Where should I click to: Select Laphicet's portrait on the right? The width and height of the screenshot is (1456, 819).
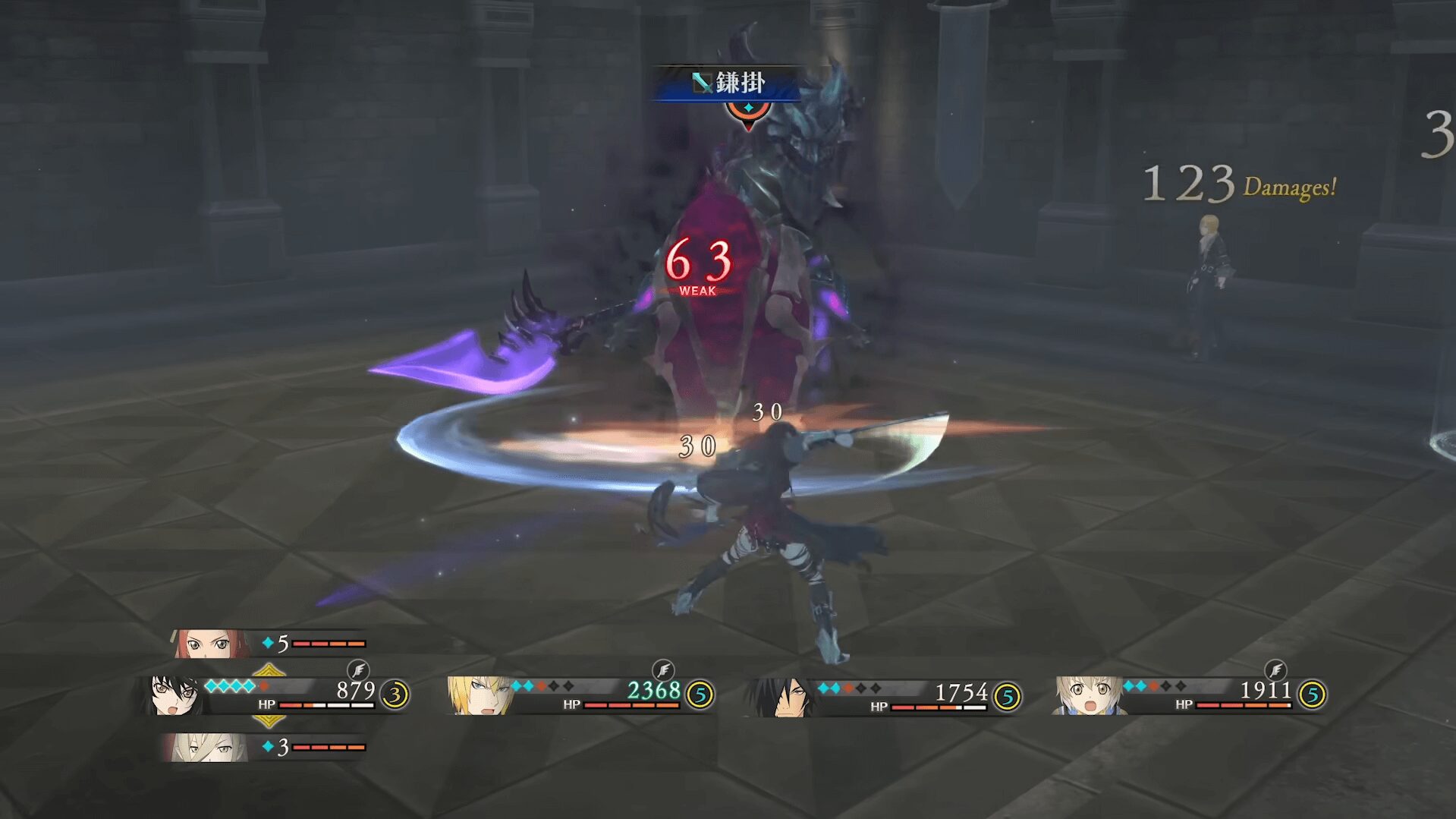pyautogui.click(x=1086, y=695)
